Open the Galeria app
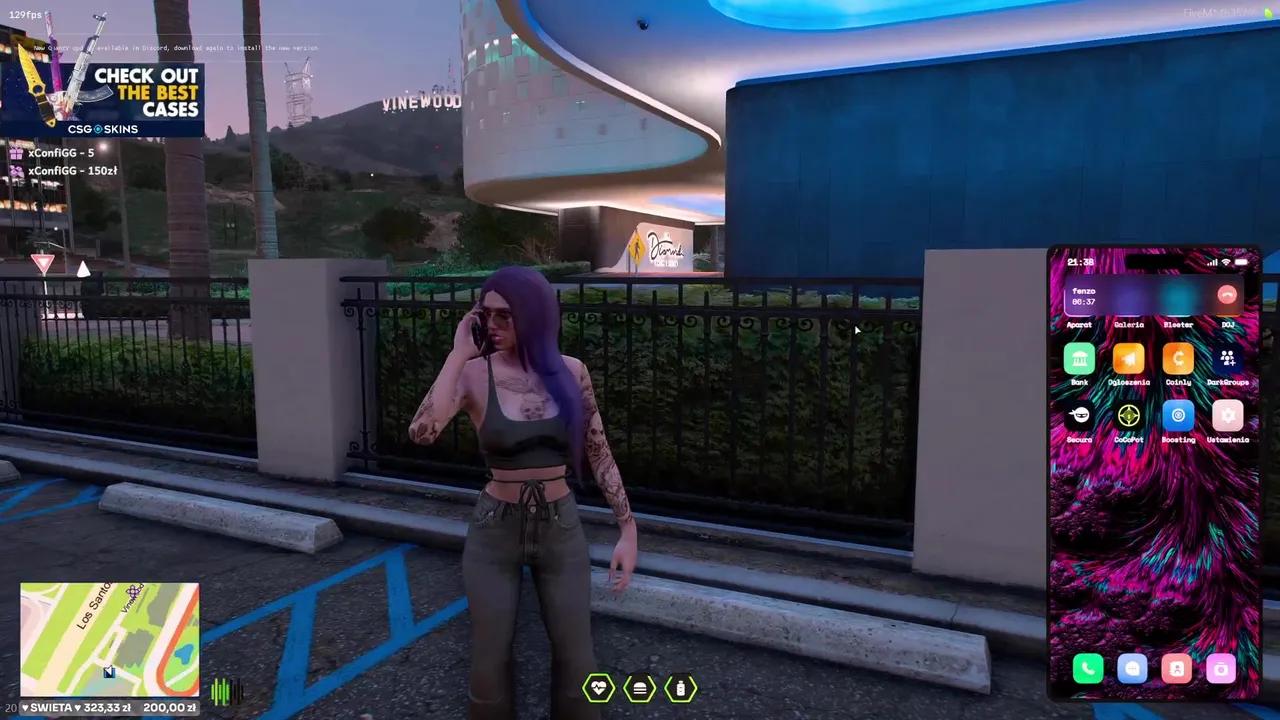The height and width of the screenshot is (720, 1280). tap(1128, 310)
